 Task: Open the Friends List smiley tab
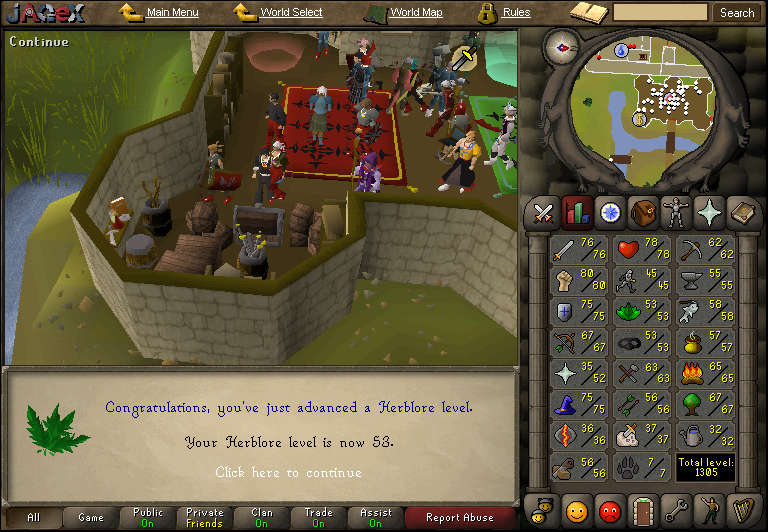[577, 512]
